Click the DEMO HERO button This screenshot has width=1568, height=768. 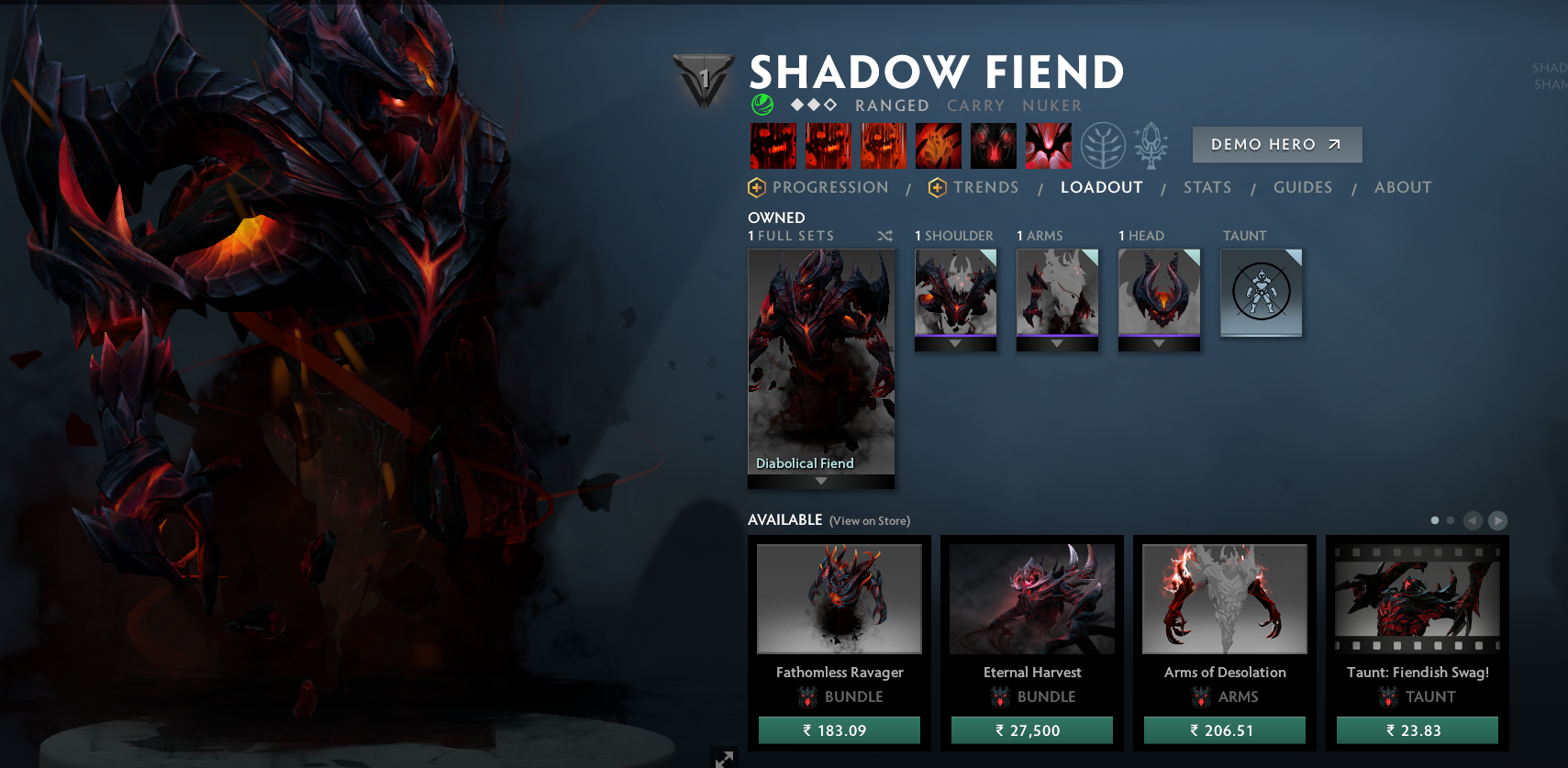click(x=1276, y=144)
